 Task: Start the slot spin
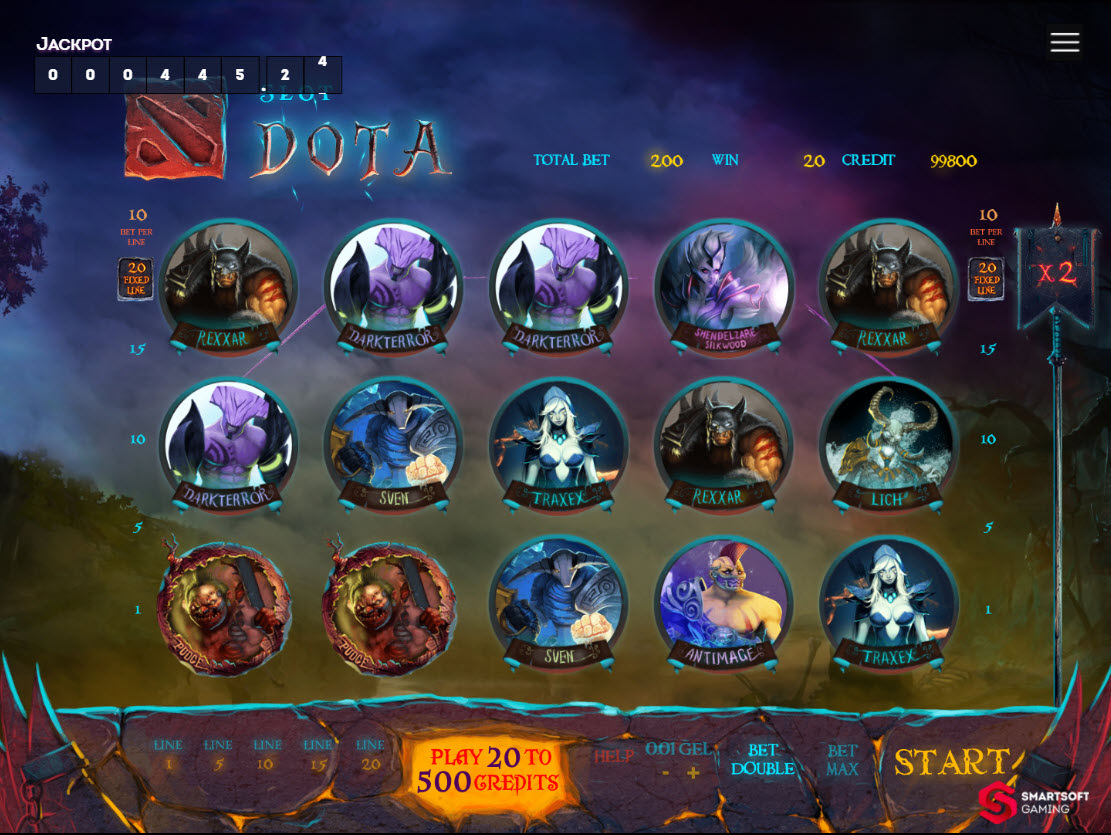(x=950, y=762)
